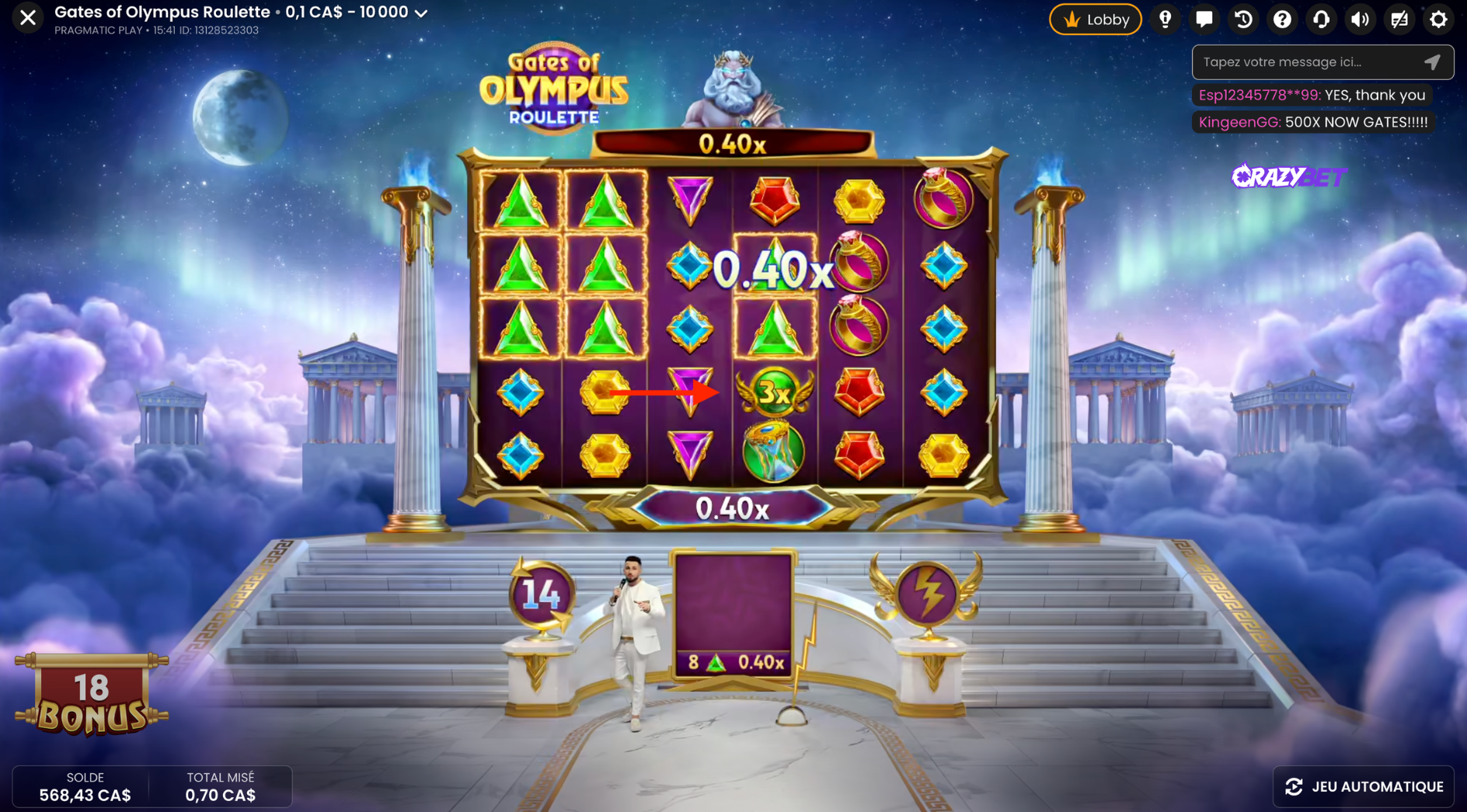Open the question mark help icon
This screenshot has height=812, width=1467.
[x=1282, y=19]
